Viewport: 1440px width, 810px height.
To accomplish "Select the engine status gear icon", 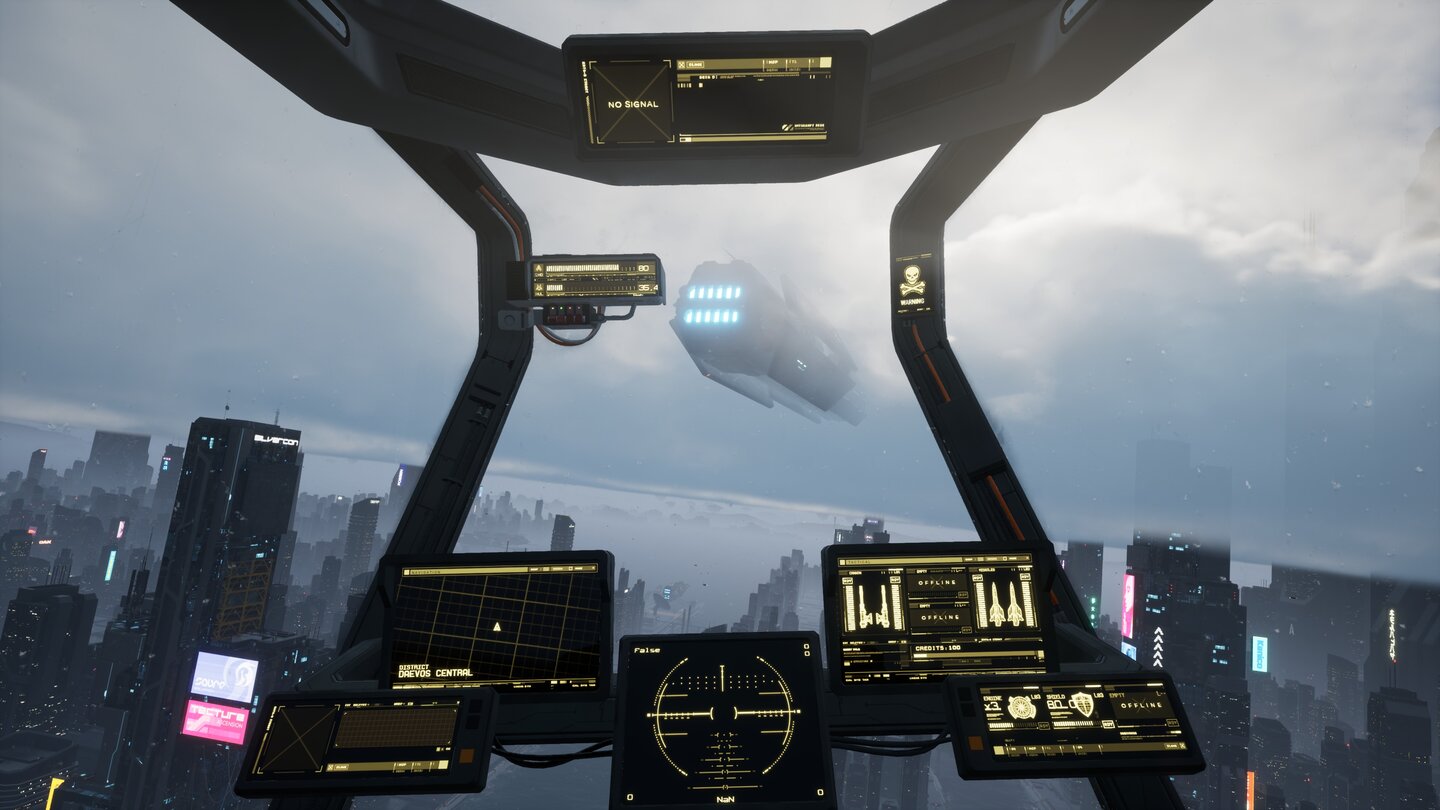I will click(1022, 708).
